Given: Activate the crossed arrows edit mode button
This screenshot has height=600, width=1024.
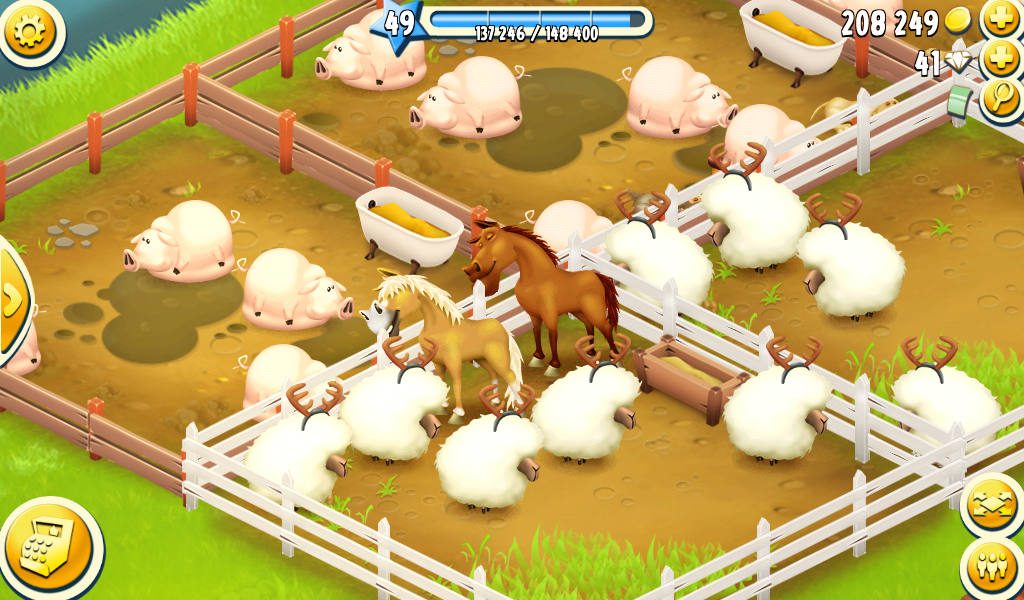Looking at the screenshot, I should tap(992, 505).
